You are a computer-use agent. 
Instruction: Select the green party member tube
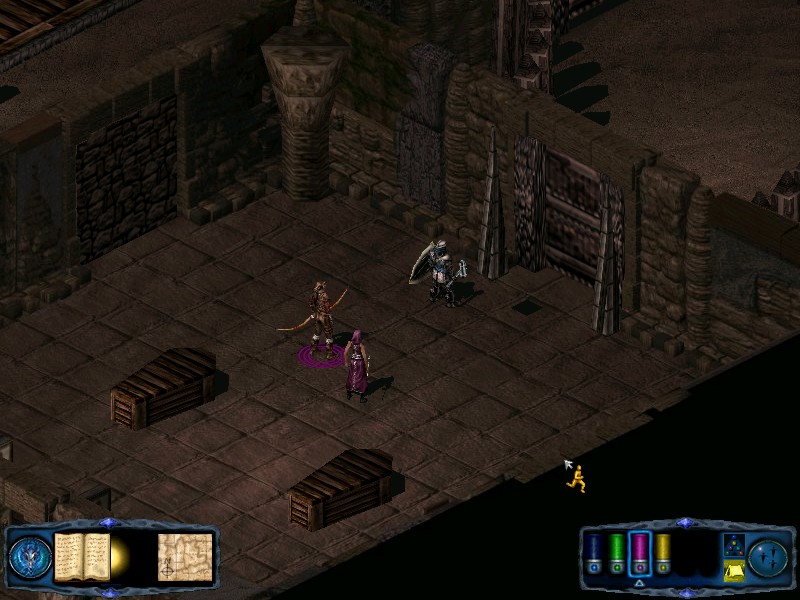[x=617, y=555]
